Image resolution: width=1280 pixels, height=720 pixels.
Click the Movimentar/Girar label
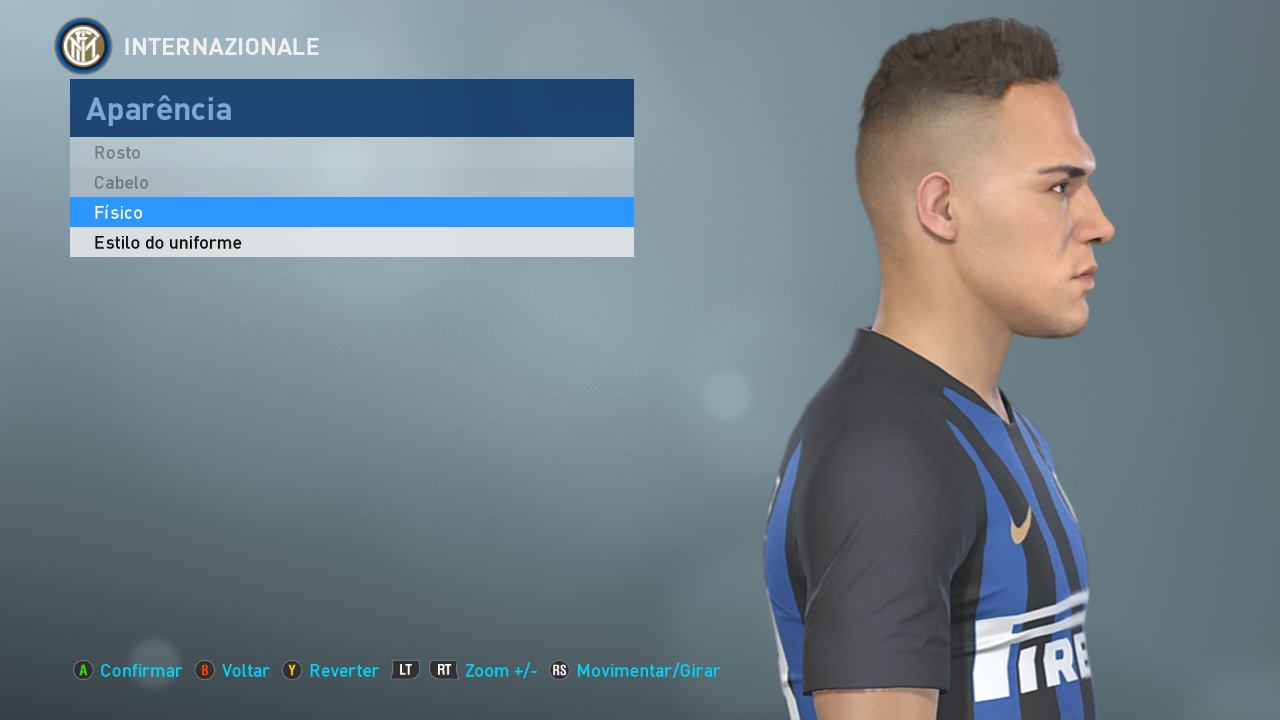tap(651, 671)
